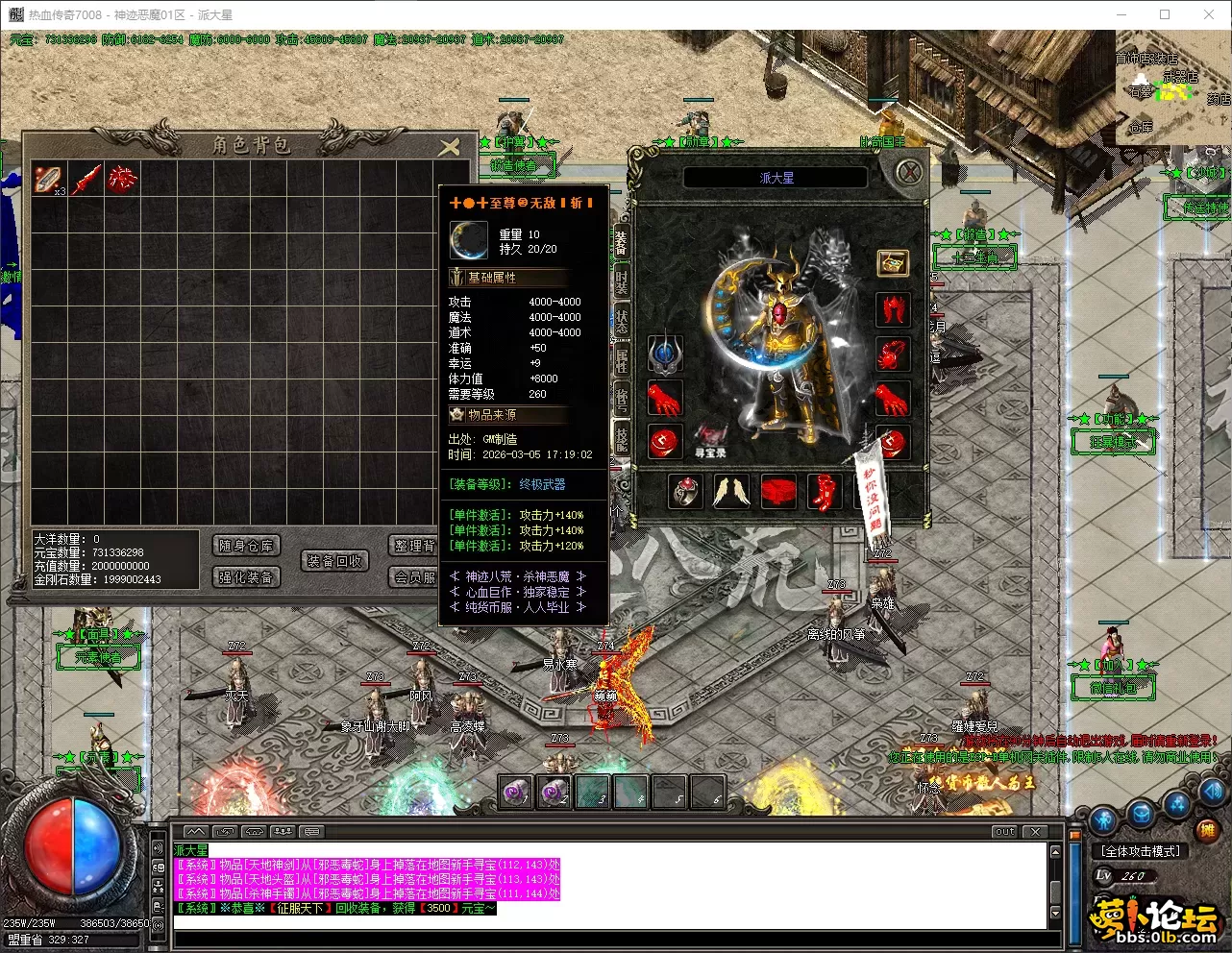Show the 技能 skills tab
This screenshot has width=1232, height=953.
(x=621, y=439)
